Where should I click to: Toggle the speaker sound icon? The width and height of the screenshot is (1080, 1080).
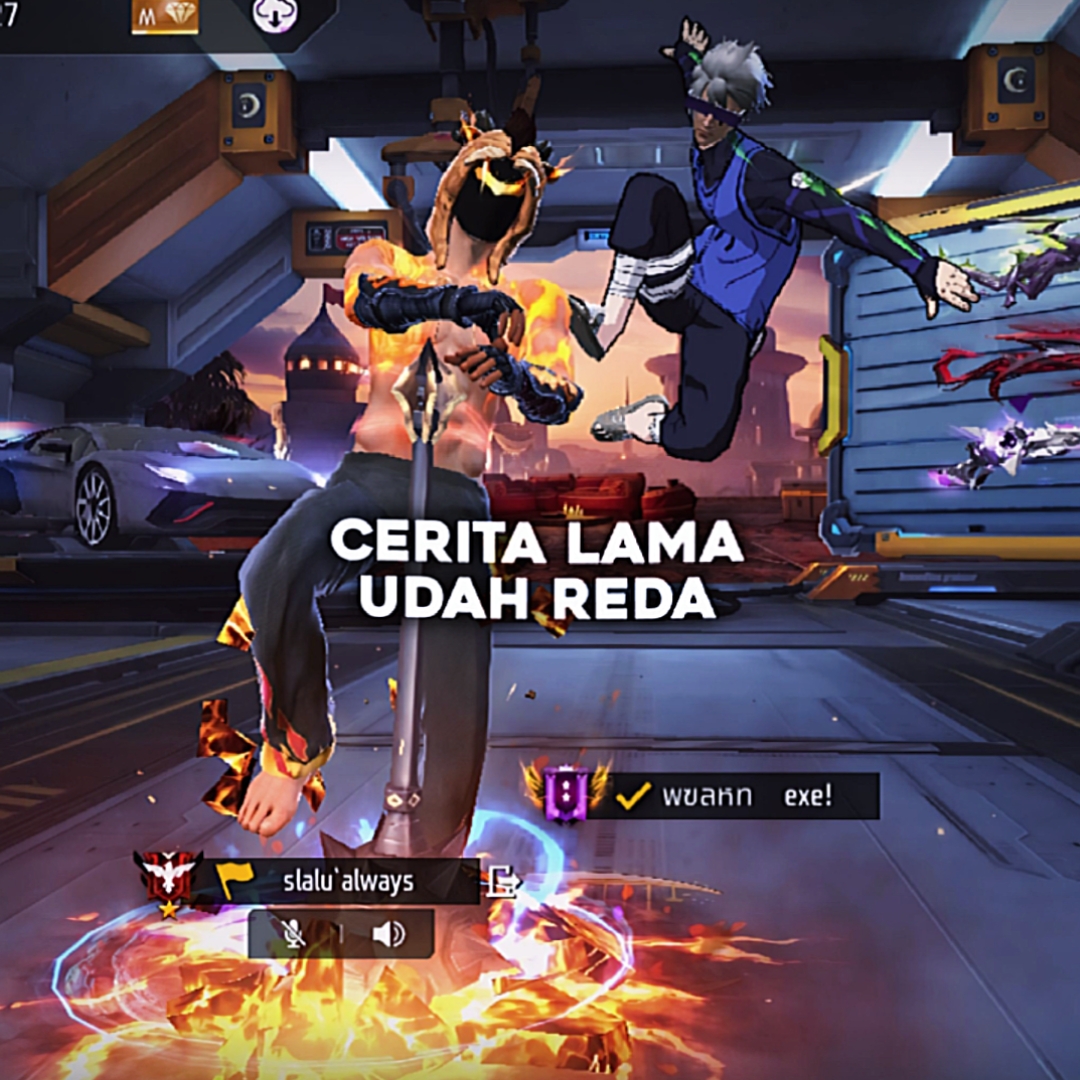pyautogui.click(x=388, y=934)
